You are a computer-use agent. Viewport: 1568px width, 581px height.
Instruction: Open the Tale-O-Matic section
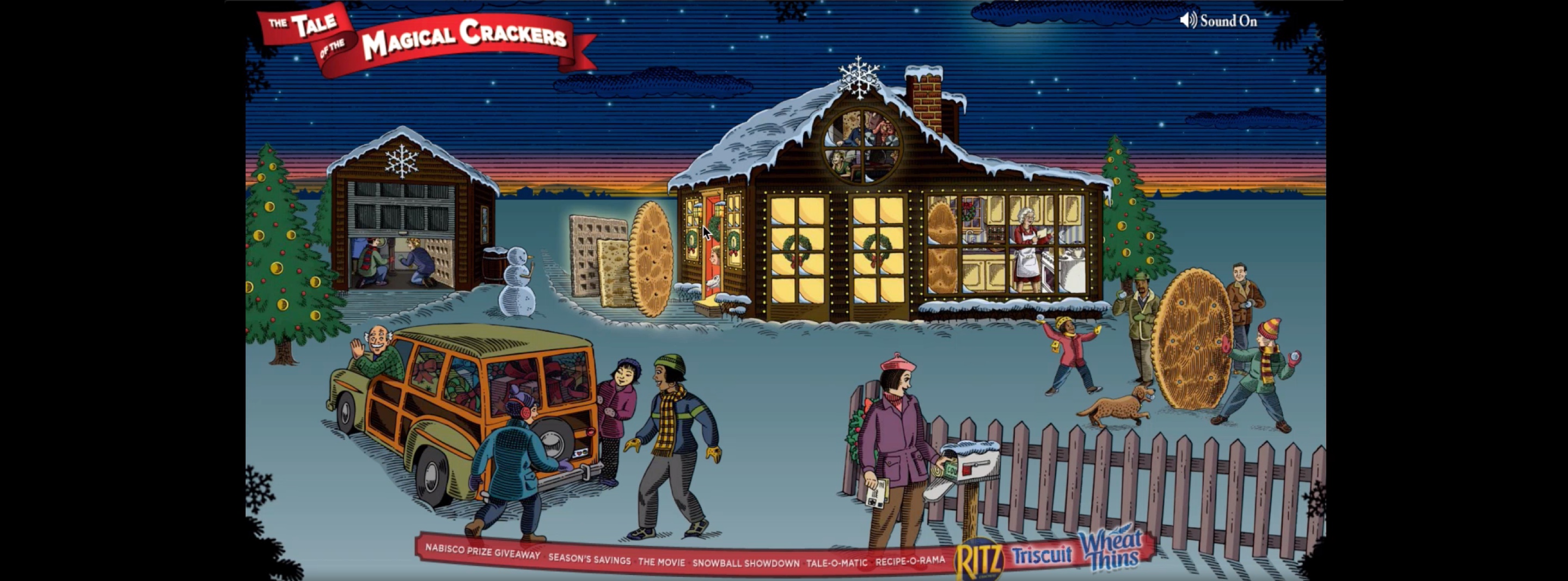[836, 563]
